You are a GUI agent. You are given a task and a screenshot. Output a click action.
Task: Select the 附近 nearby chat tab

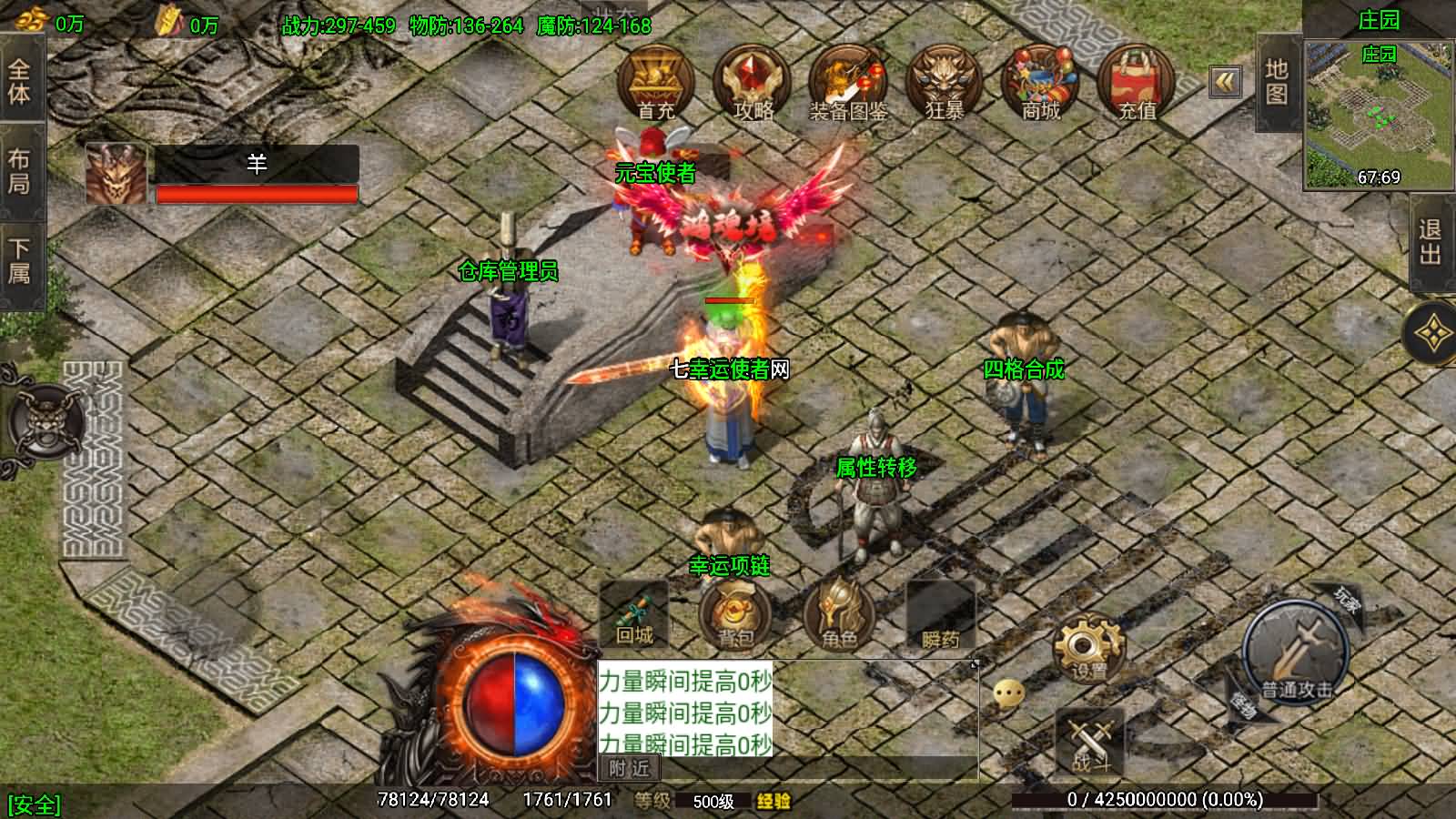(629, 769)
